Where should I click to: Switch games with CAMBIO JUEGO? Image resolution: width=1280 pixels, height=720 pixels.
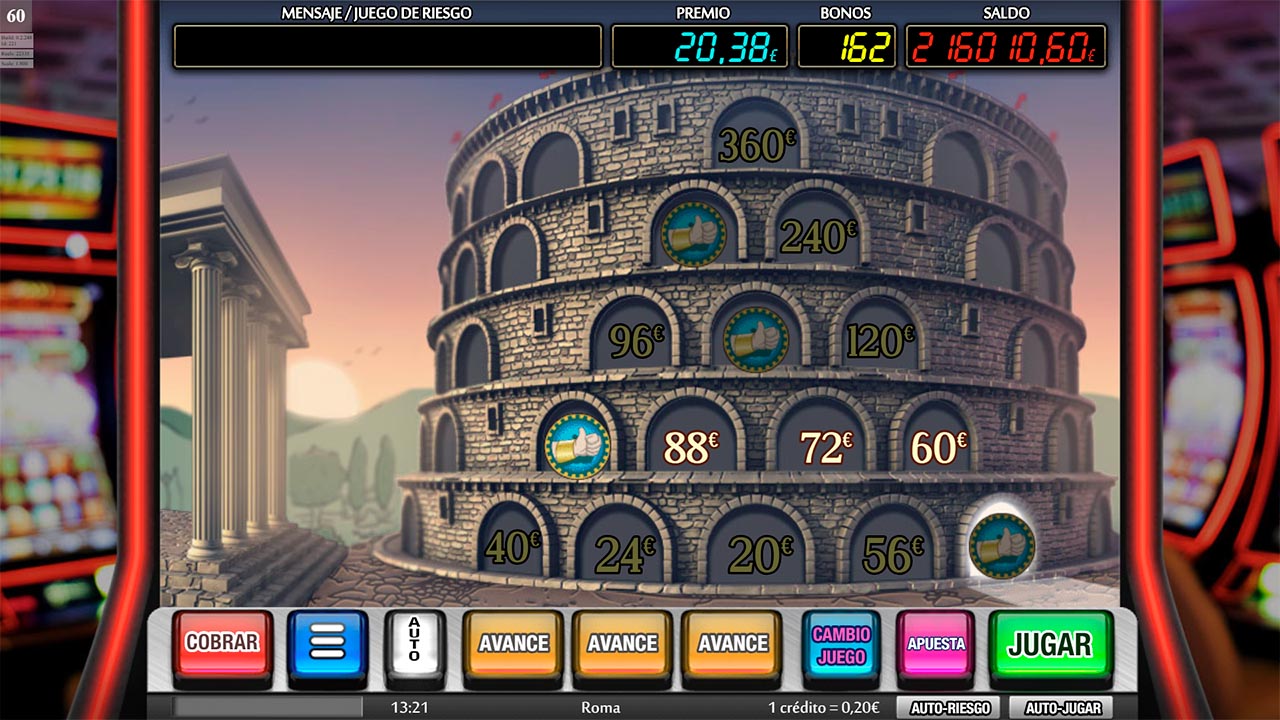[x=841, y=645]
